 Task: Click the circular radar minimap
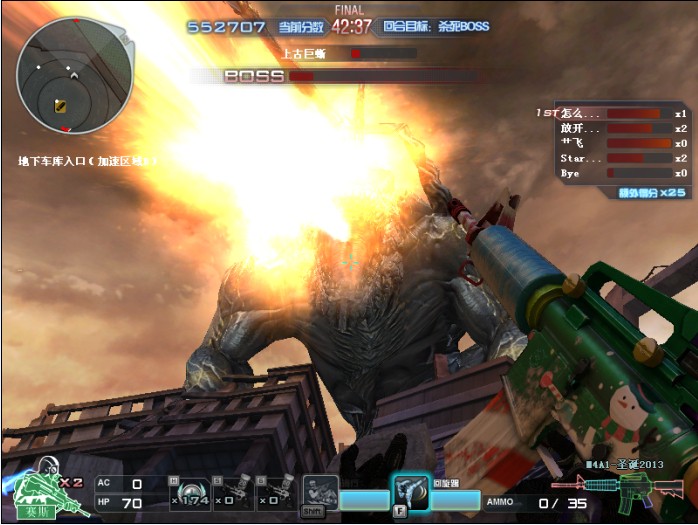tap(74, 75)
